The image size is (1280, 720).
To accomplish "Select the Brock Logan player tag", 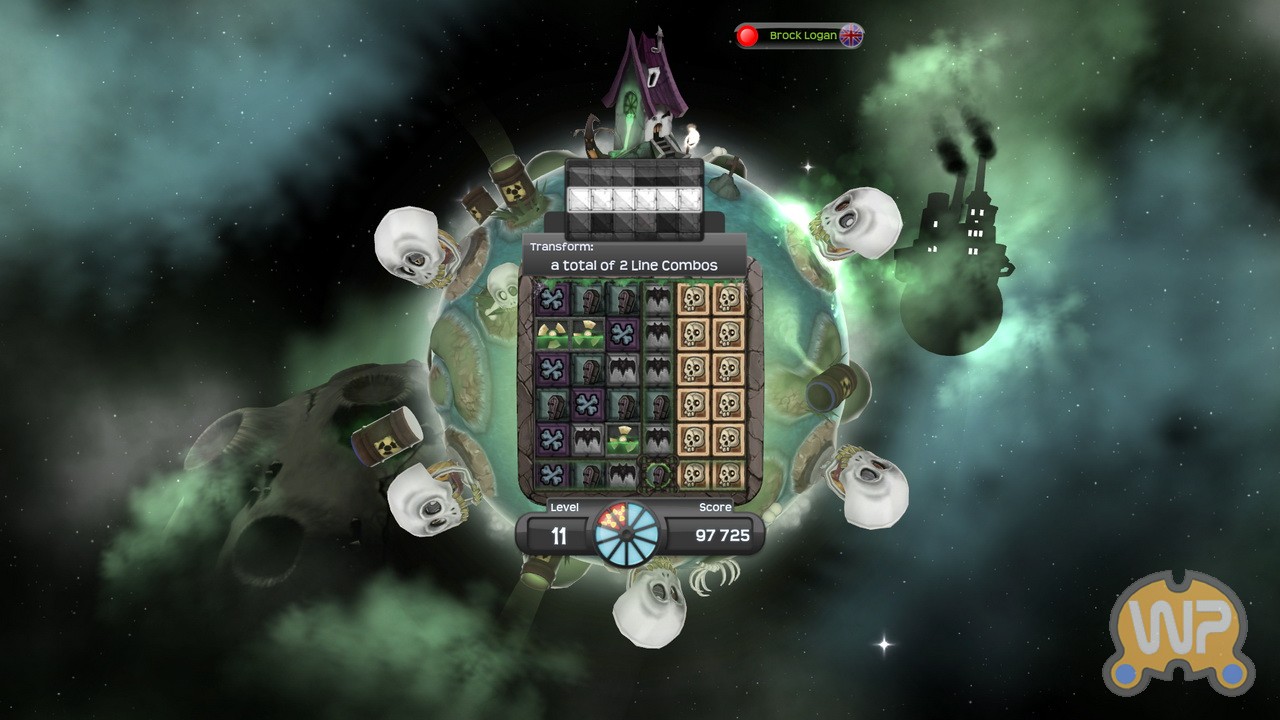I will click(x=800, y=36).
